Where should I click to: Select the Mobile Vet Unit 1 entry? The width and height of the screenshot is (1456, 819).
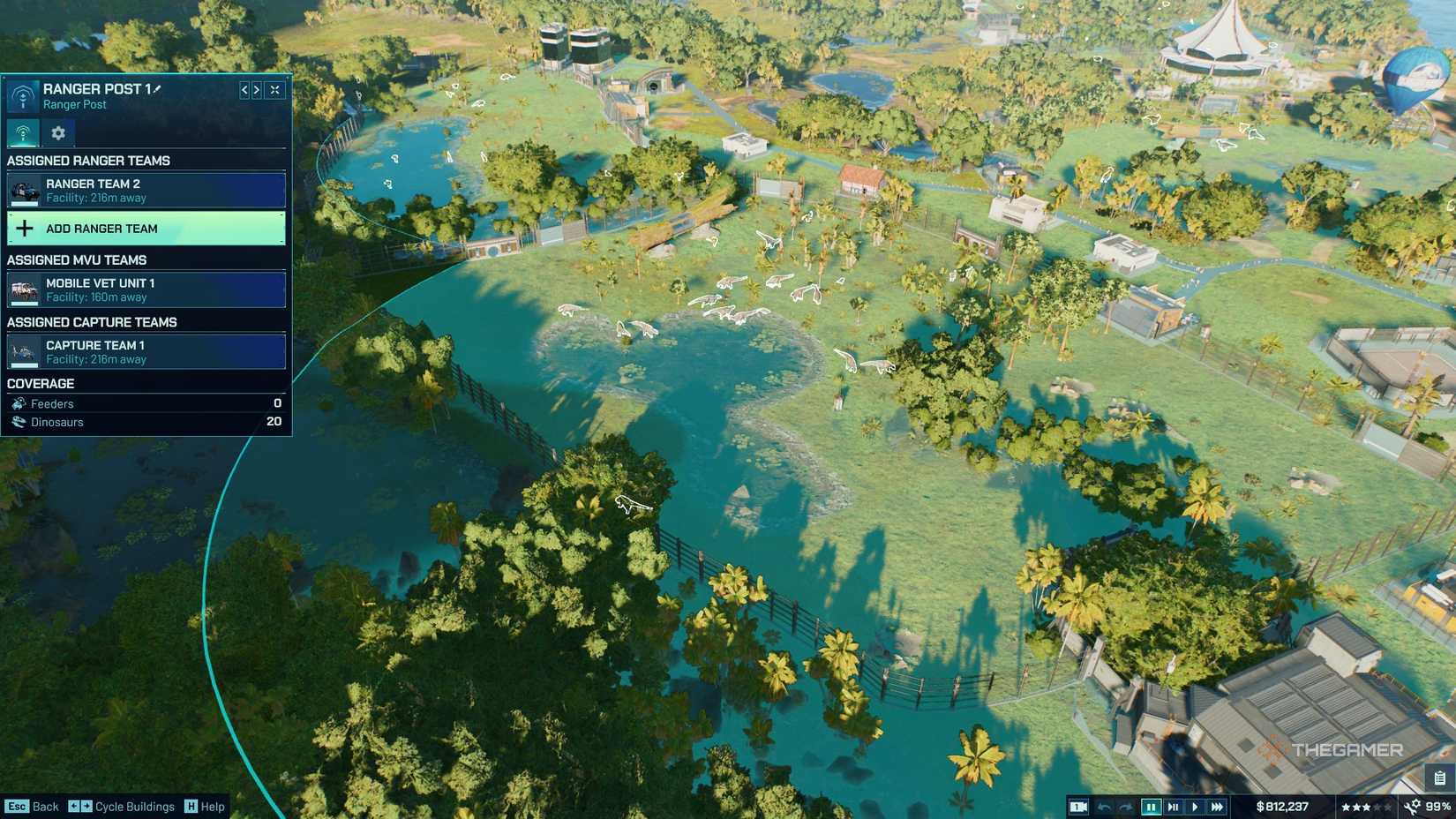pyautogui.click(x=146, y=289)
